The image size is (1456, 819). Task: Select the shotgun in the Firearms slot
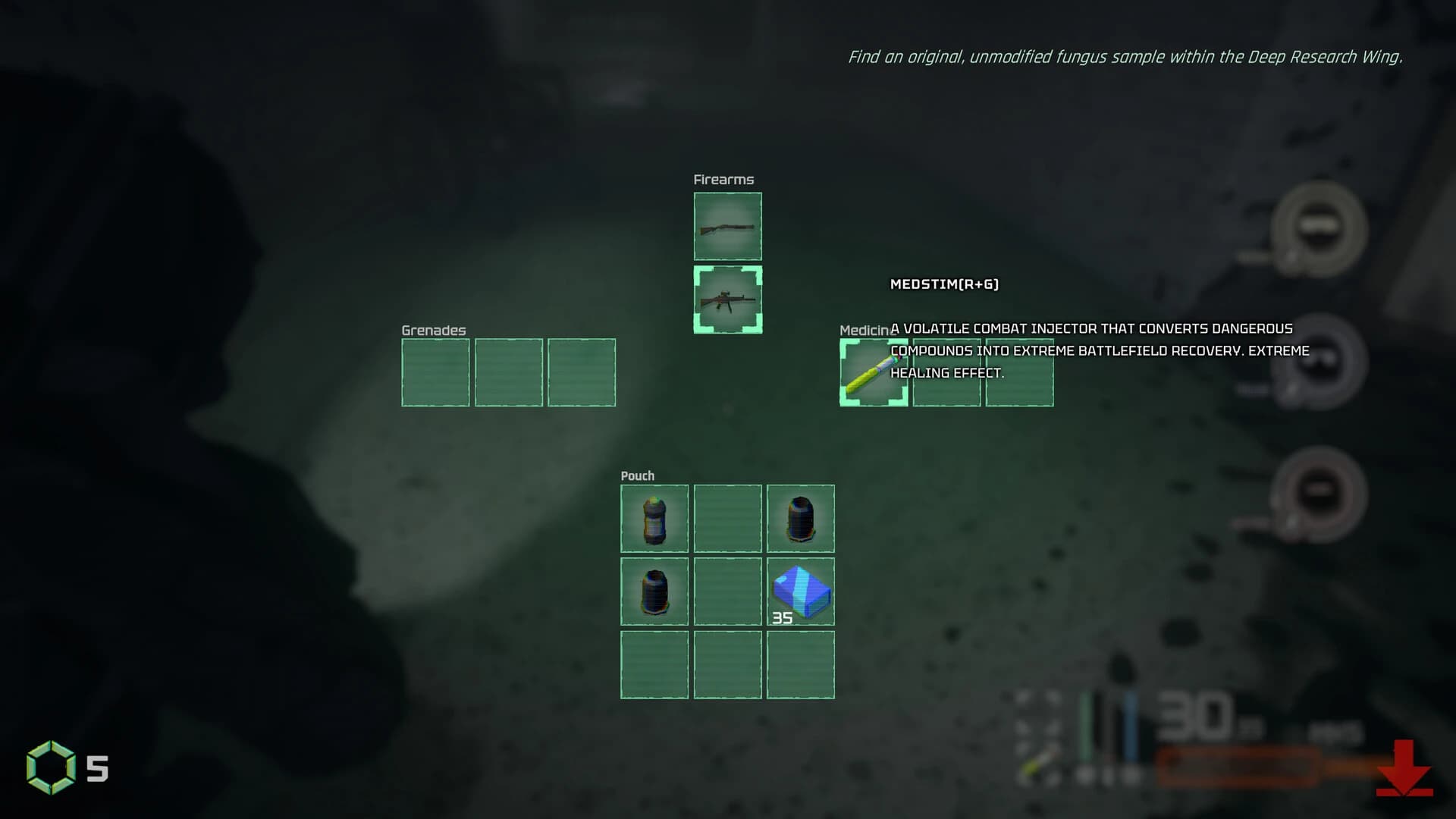point(727,226)
